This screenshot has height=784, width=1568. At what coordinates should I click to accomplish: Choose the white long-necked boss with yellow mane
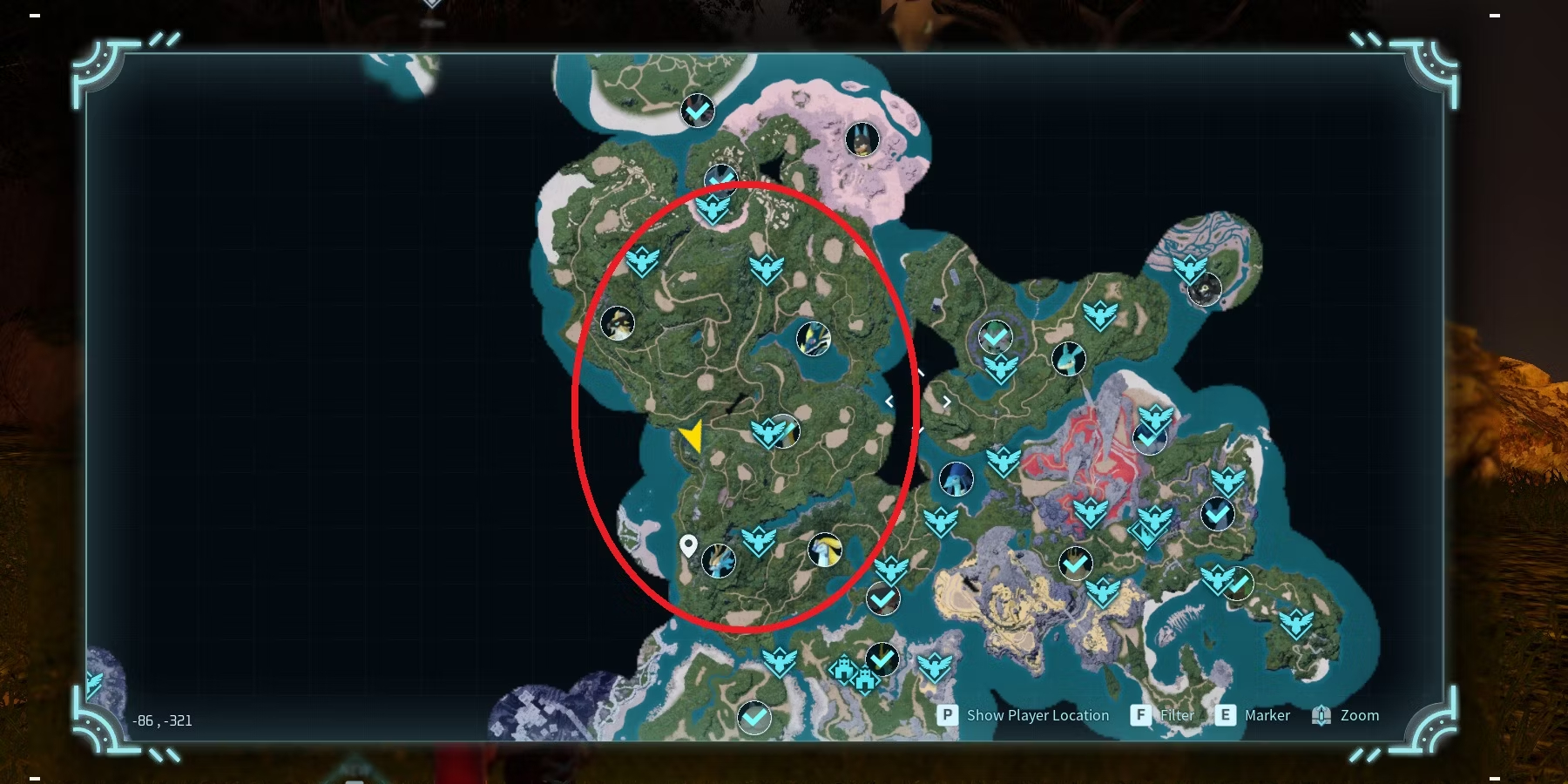click(x=824, y=550)
